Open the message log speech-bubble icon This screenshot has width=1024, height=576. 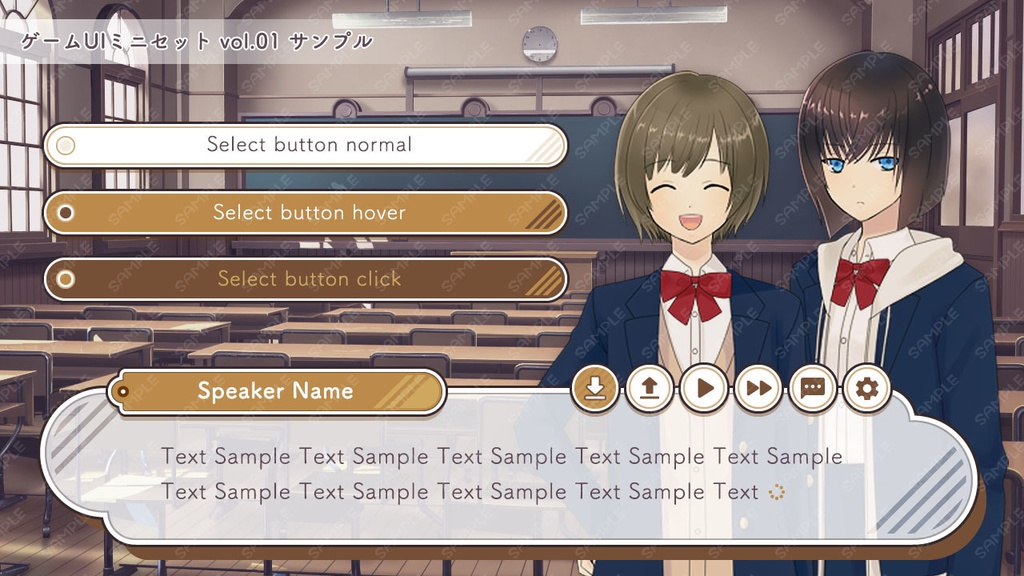[812, 388]
